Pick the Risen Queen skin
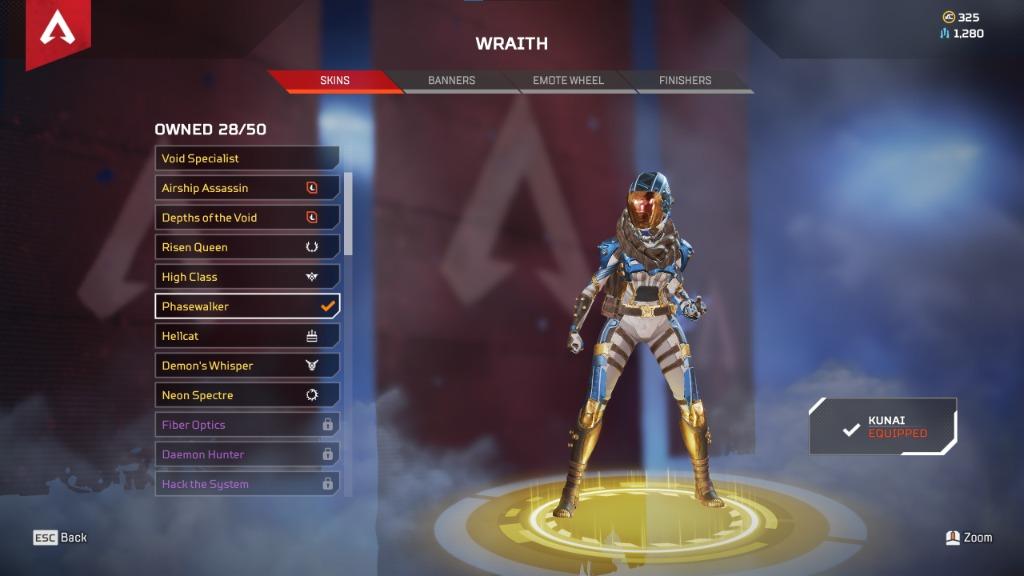The height and width of the screenshot is (576, 1024). coord(247,247)
